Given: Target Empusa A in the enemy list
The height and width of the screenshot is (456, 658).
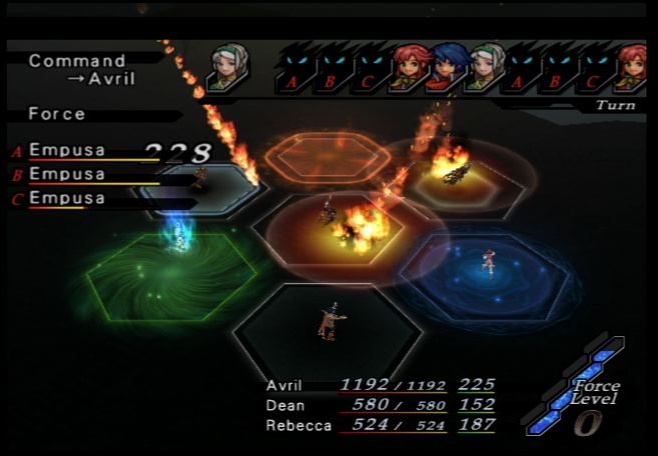Looking at the screenshot, I should (66, 151).
